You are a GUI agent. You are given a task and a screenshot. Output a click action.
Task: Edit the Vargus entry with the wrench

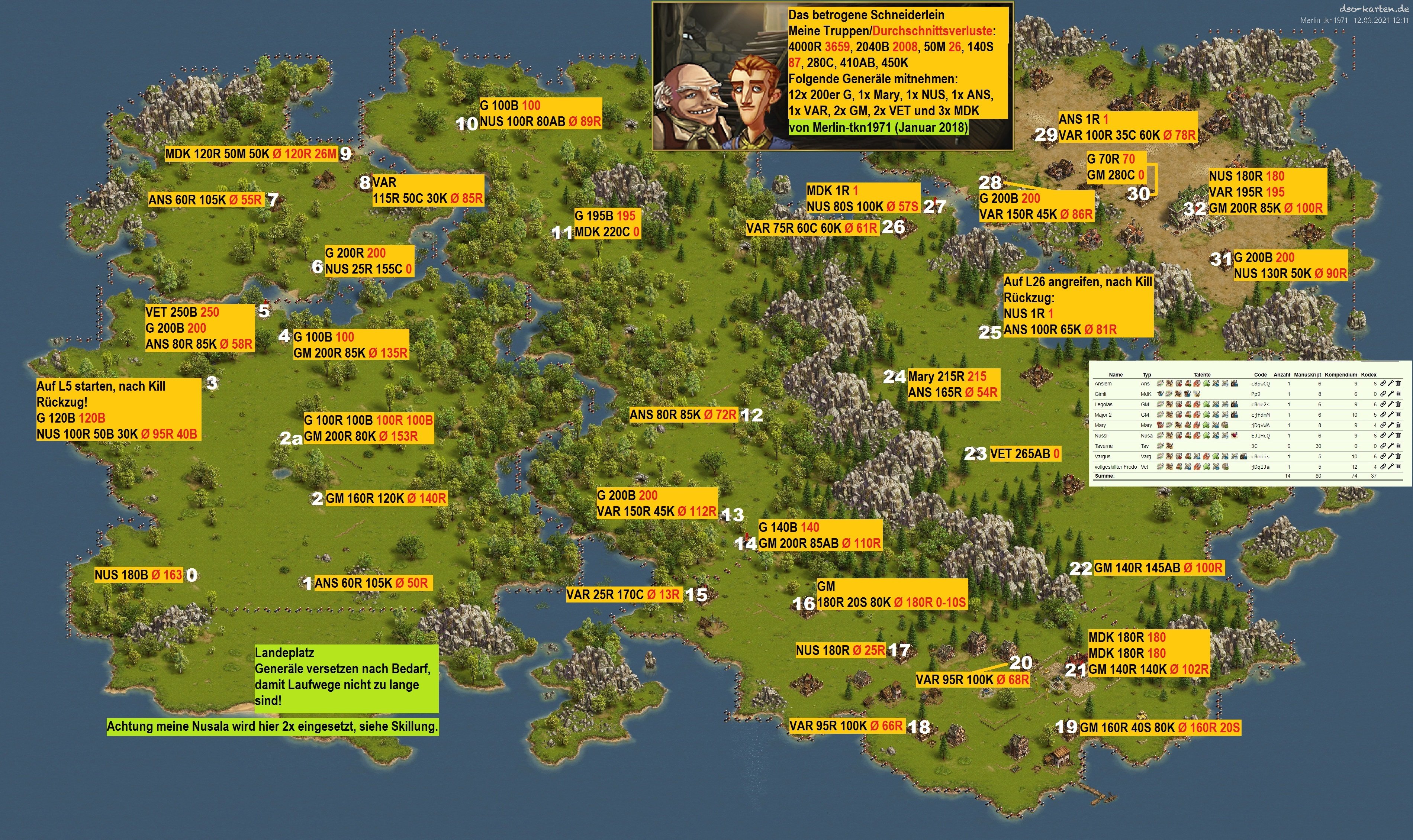click(x=1390, y=456)
